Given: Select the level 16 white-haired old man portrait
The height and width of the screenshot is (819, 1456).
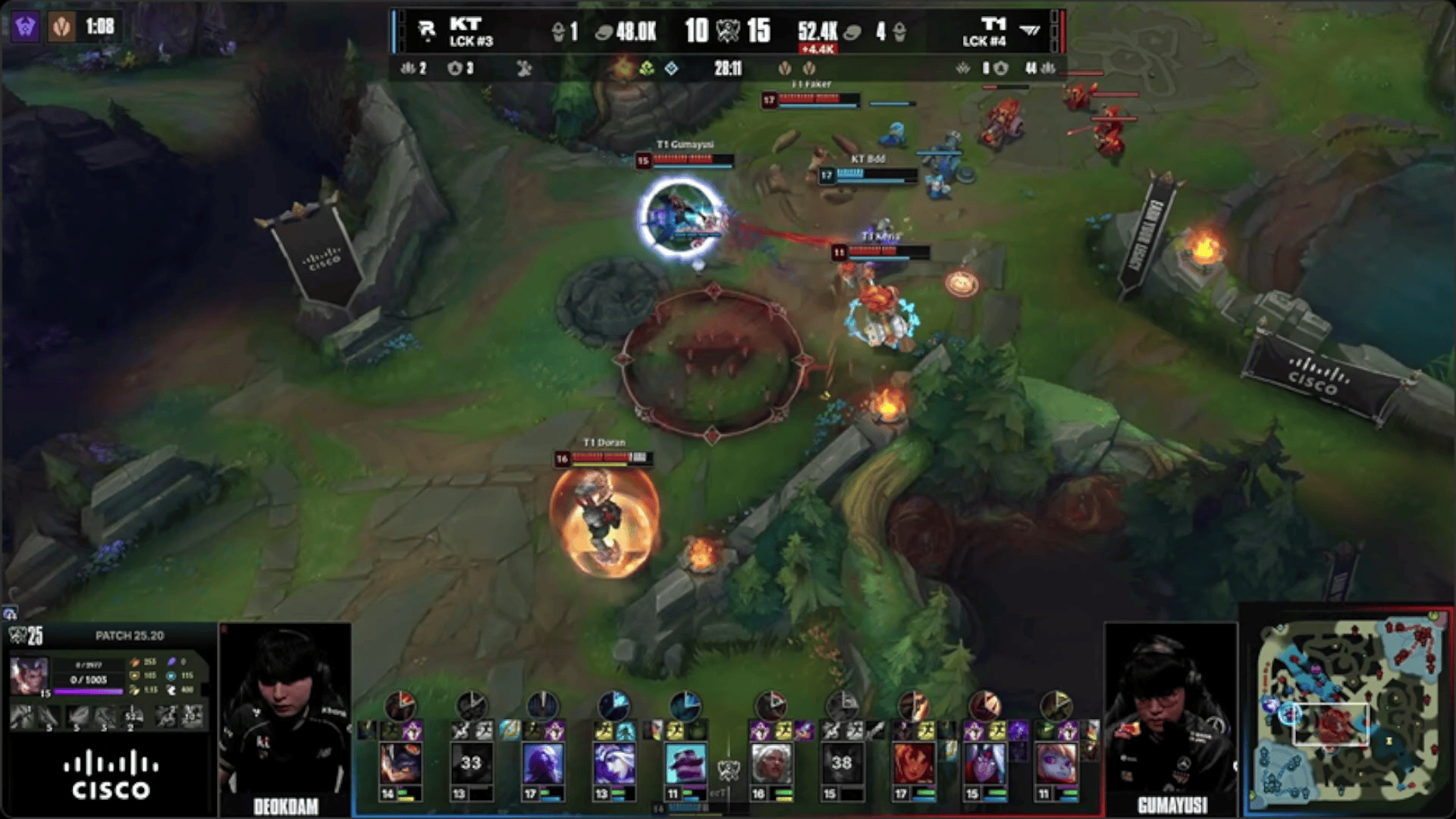Looking at the screenshot, I should [770, 764].
